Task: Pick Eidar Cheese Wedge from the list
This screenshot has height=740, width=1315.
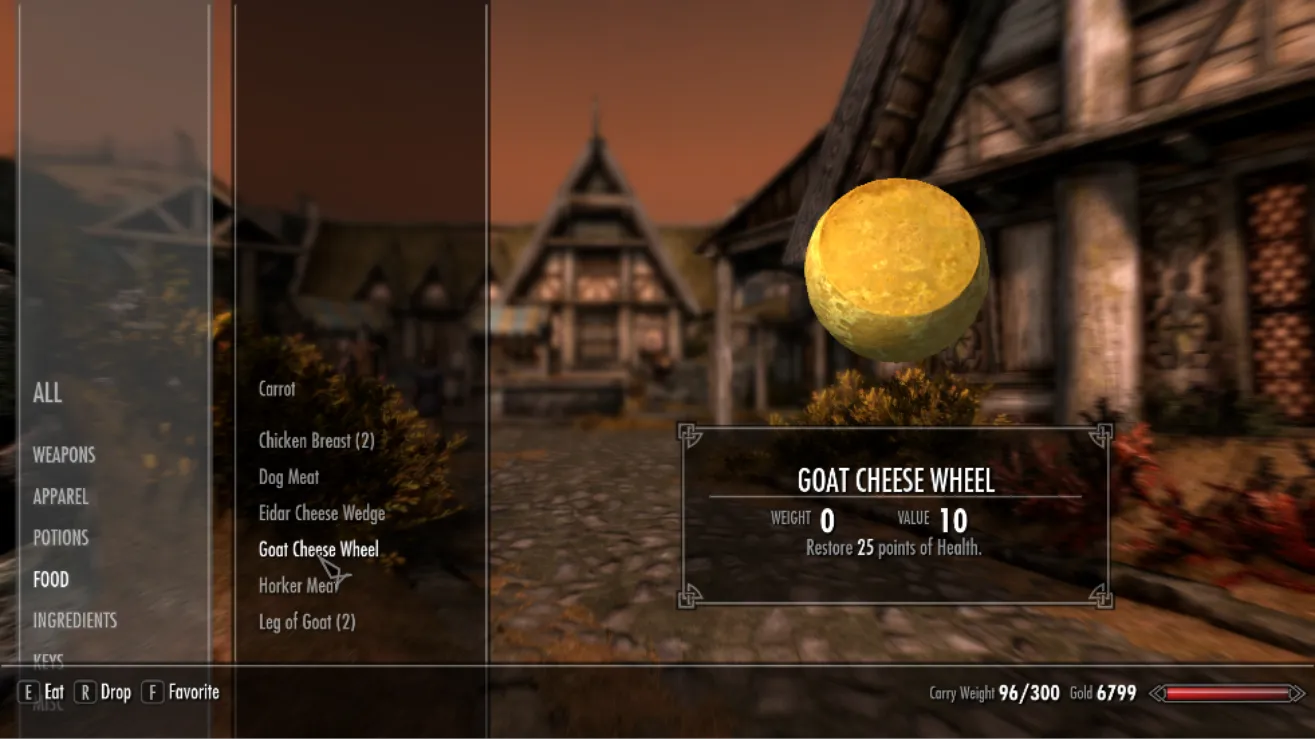Action: tap(322, 513)
